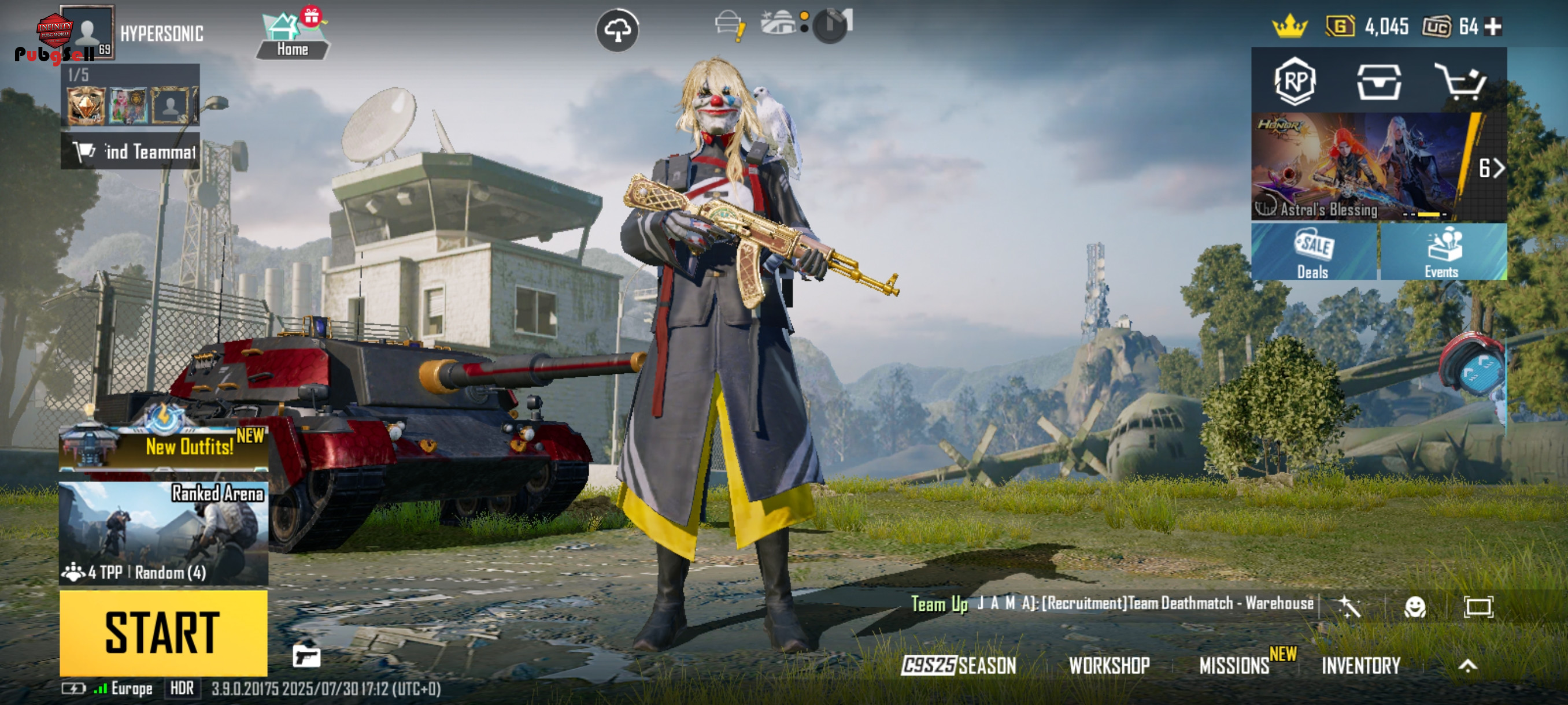
Task: Select the Find Teammates button
Action: point(130,151)
